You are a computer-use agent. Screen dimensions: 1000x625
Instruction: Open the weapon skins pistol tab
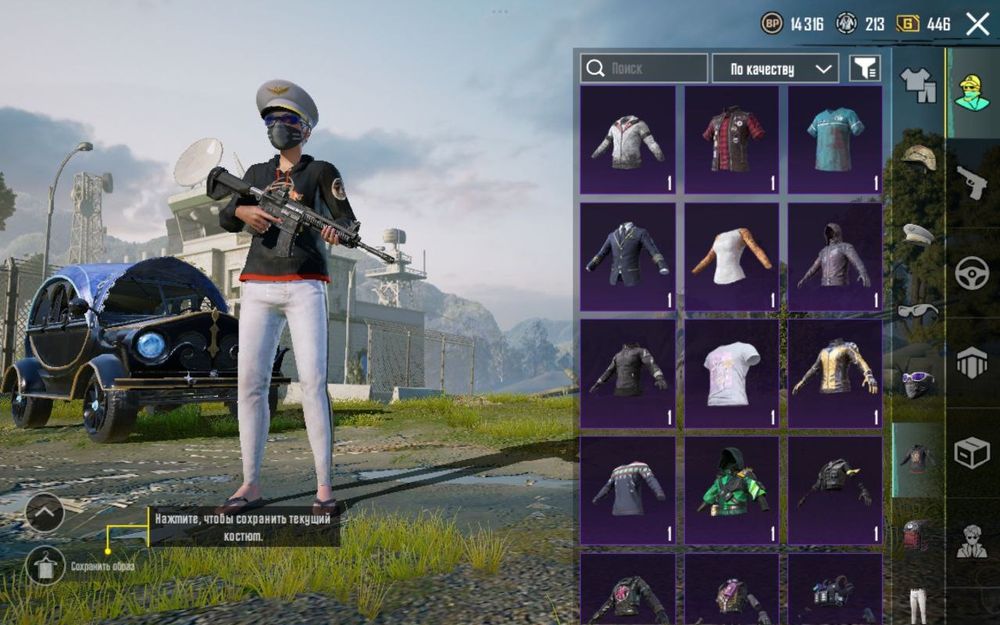(x=972, y=182)
